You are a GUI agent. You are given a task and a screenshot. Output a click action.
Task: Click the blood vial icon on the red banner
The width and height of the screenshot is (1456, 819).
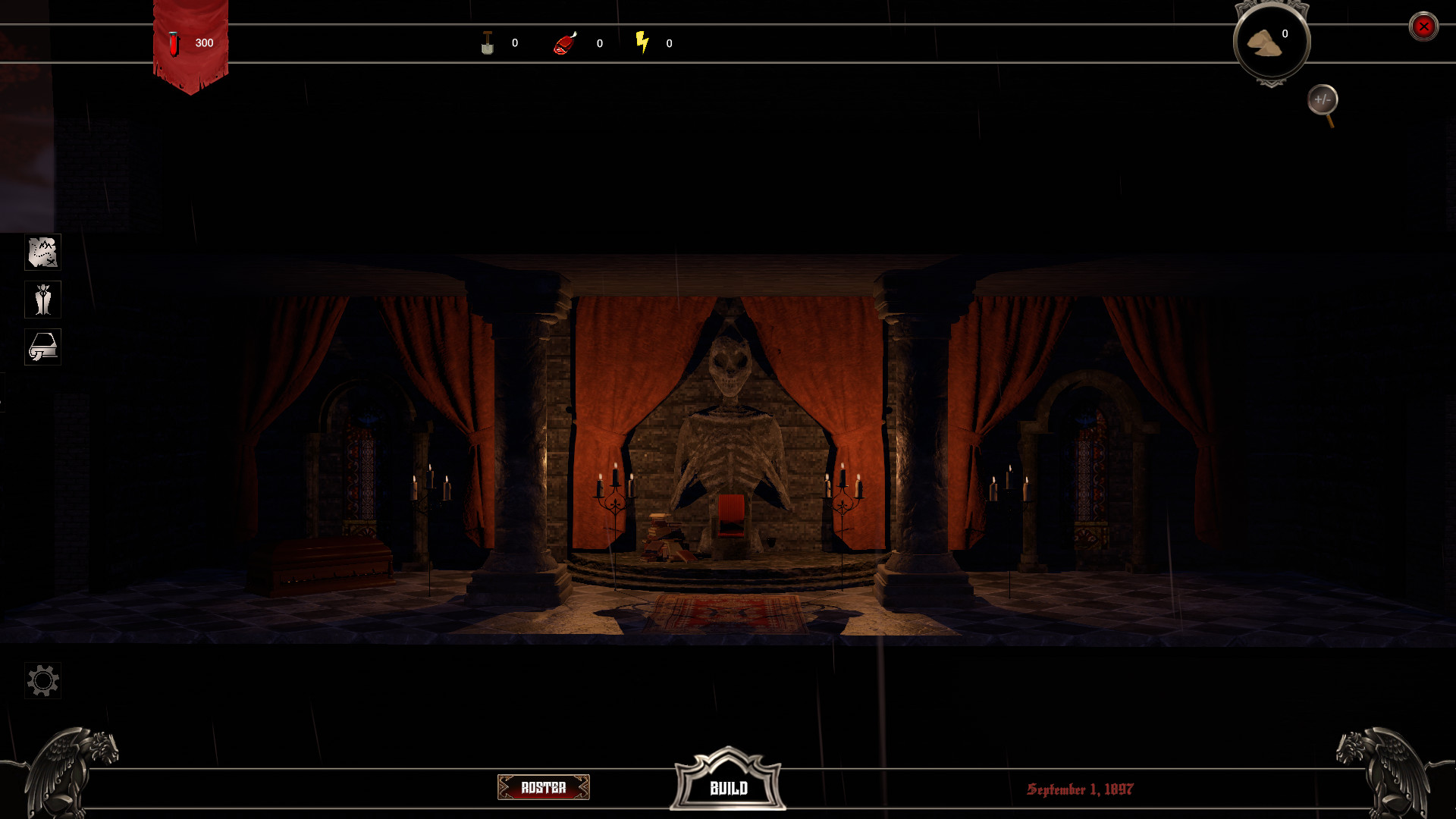[x=175, y=43]
